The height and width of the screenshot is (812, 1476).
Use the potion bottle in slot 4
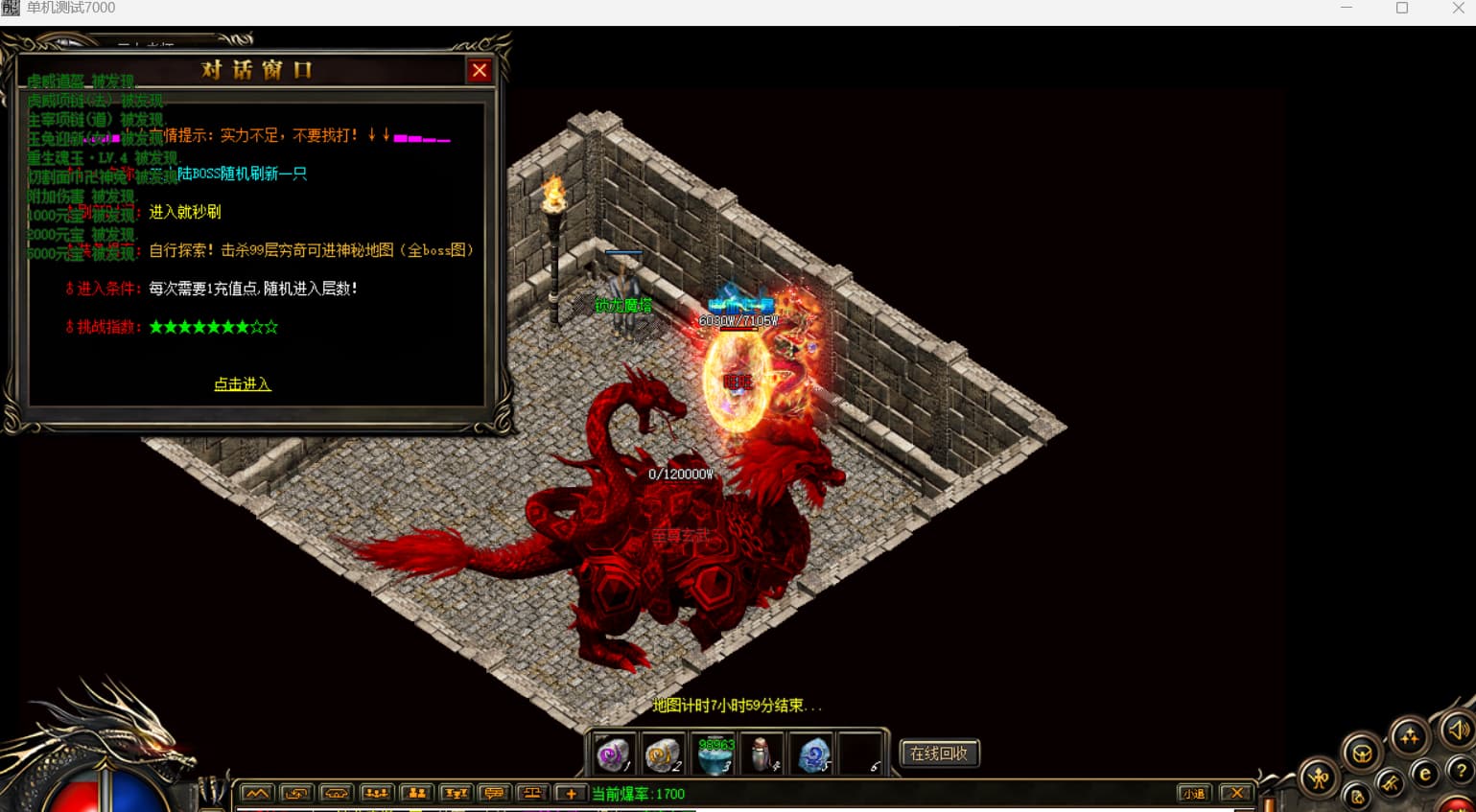click(x=763, y=754)
